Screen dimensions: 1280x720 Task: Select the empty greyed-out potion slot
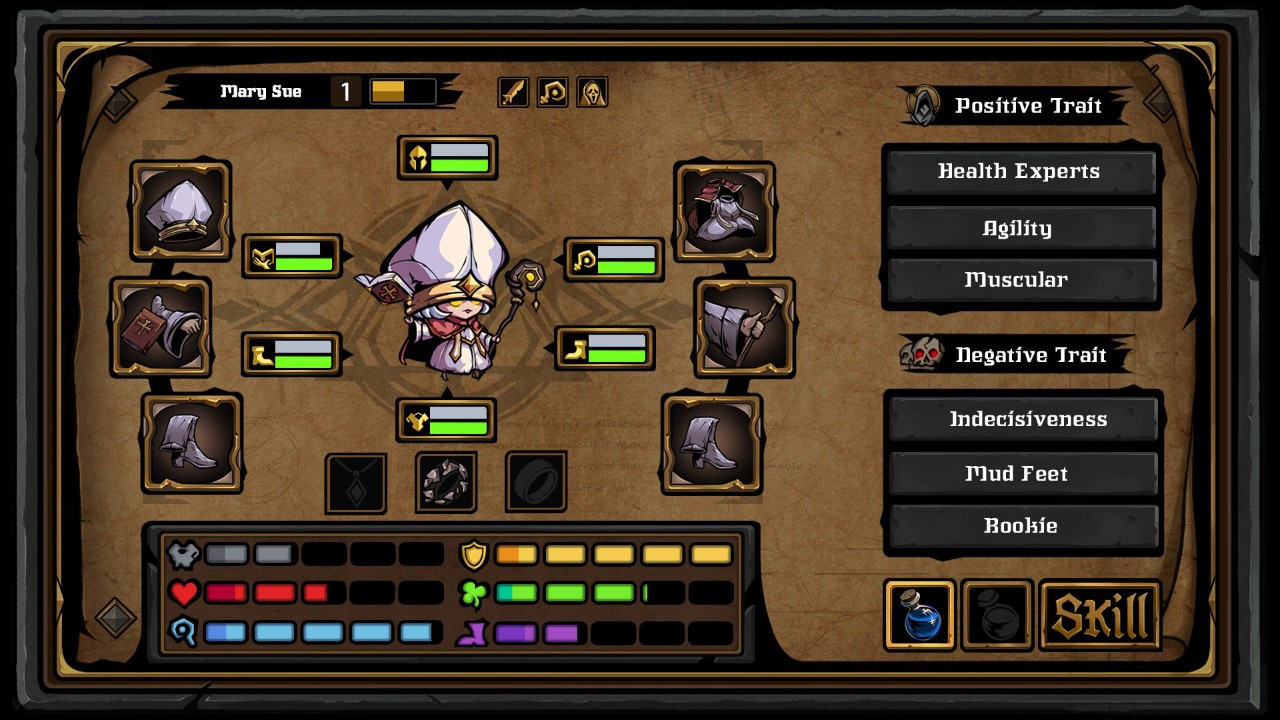point(997,615)
